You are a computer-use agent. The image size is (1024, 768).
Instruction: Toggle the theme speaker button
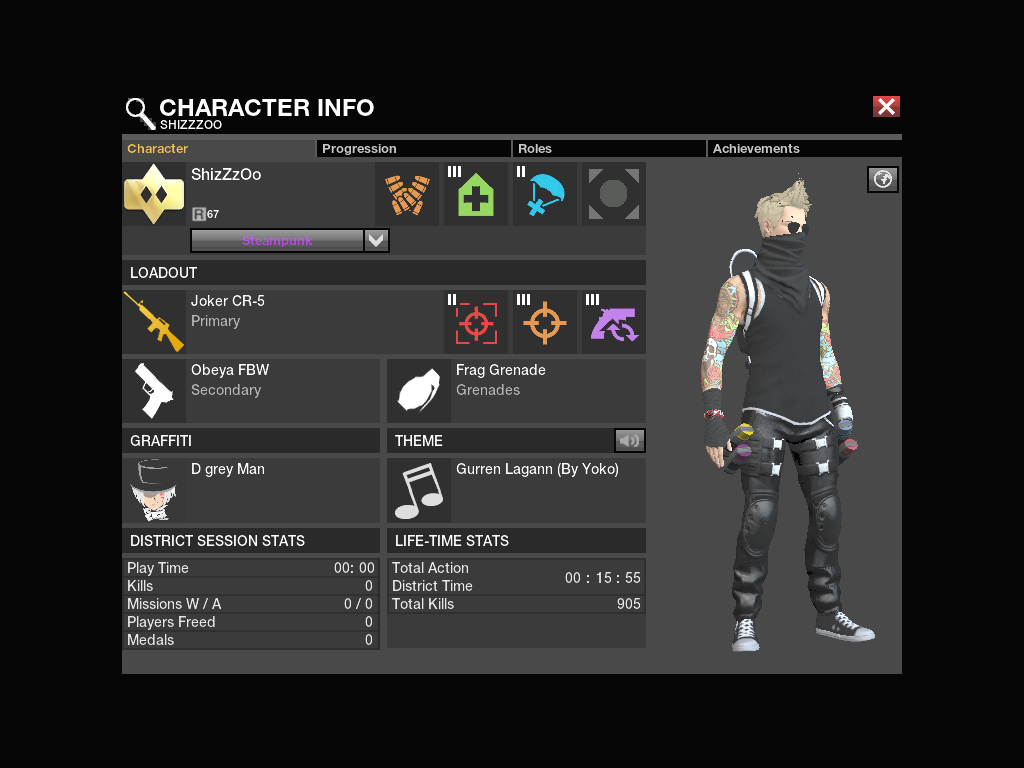pyautogui.click(x=629, y=440)
